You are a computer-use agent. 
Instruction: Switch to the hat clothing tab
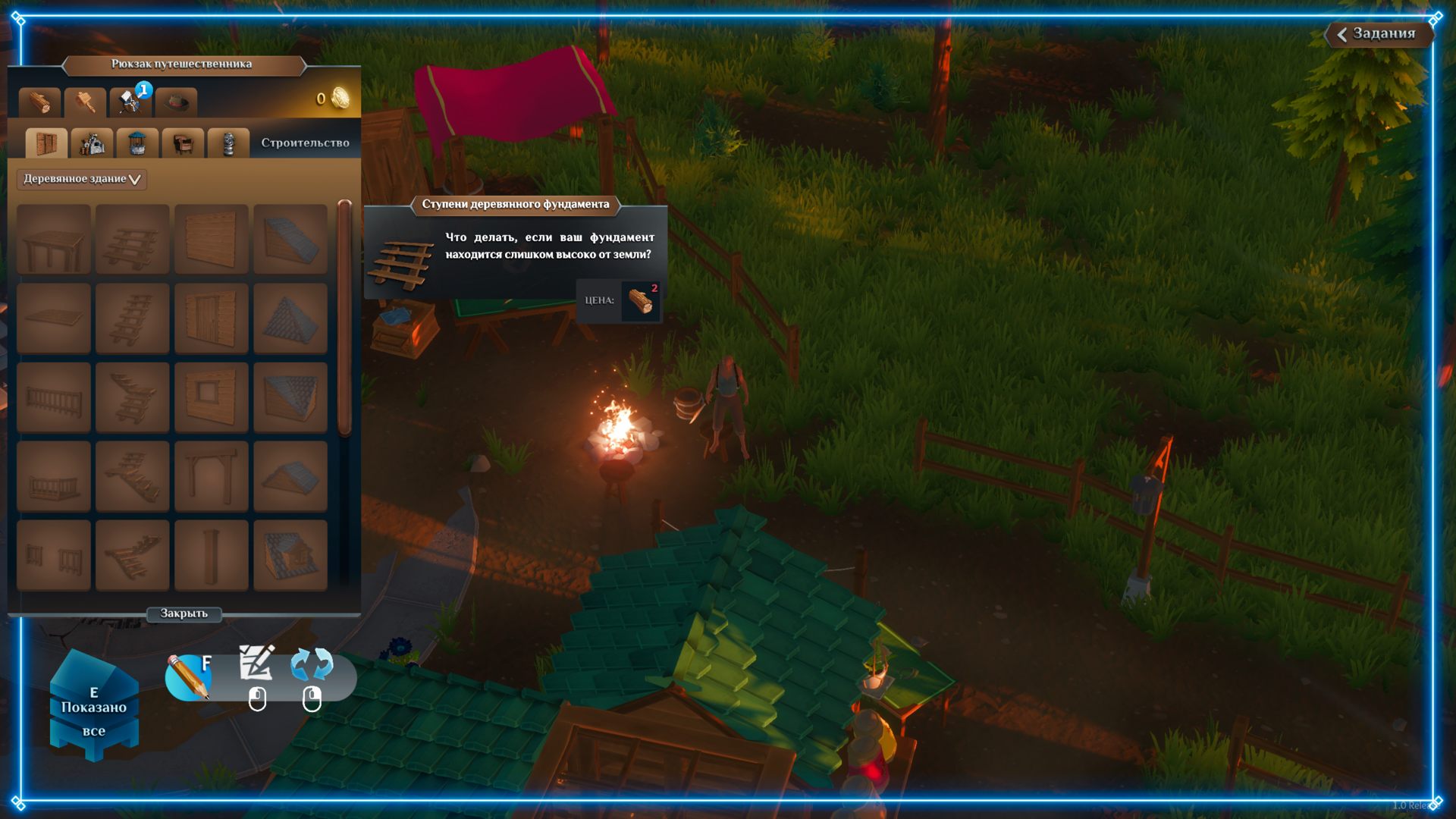pyautogui.click(x=176, y=102)
